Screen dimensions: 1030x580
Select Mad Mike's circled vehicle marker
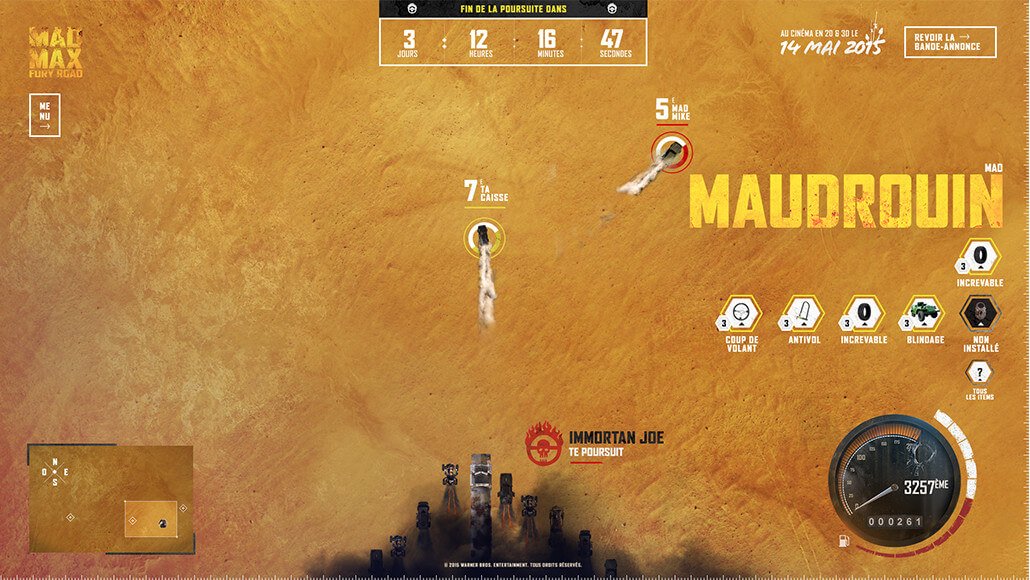(669, 152)
